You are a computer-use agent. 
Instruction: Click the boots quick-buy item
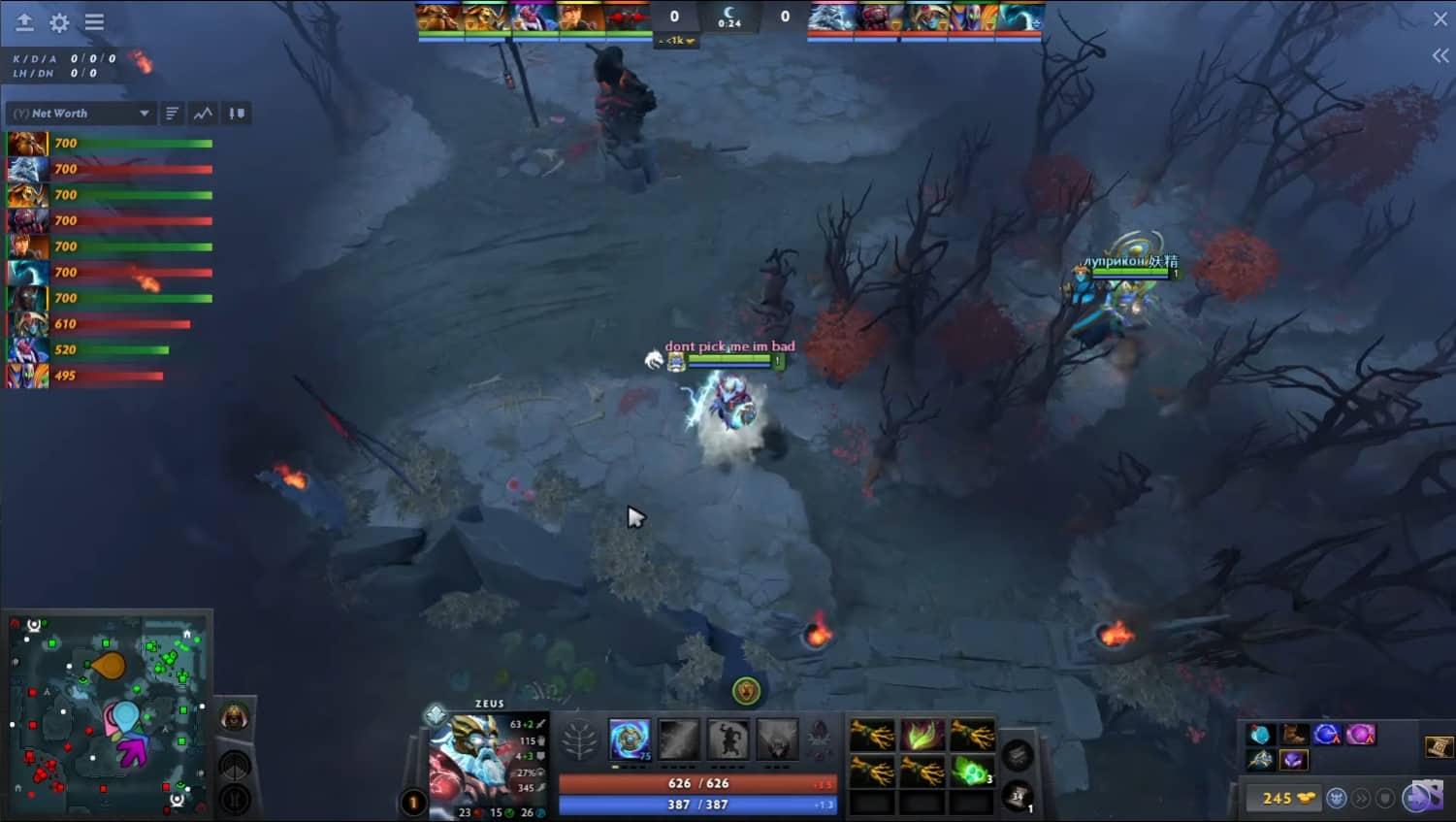1293,735
